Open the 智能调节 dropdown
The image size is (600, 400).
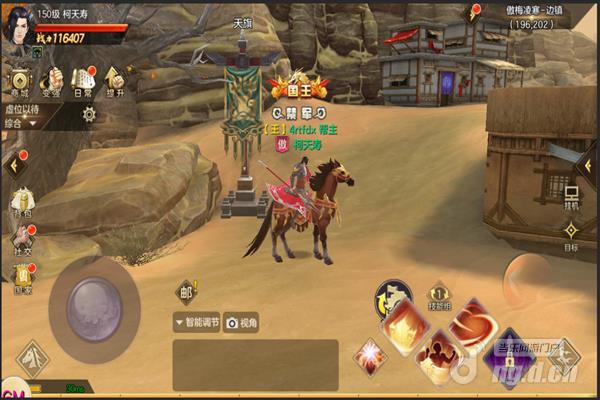(196, 323)
